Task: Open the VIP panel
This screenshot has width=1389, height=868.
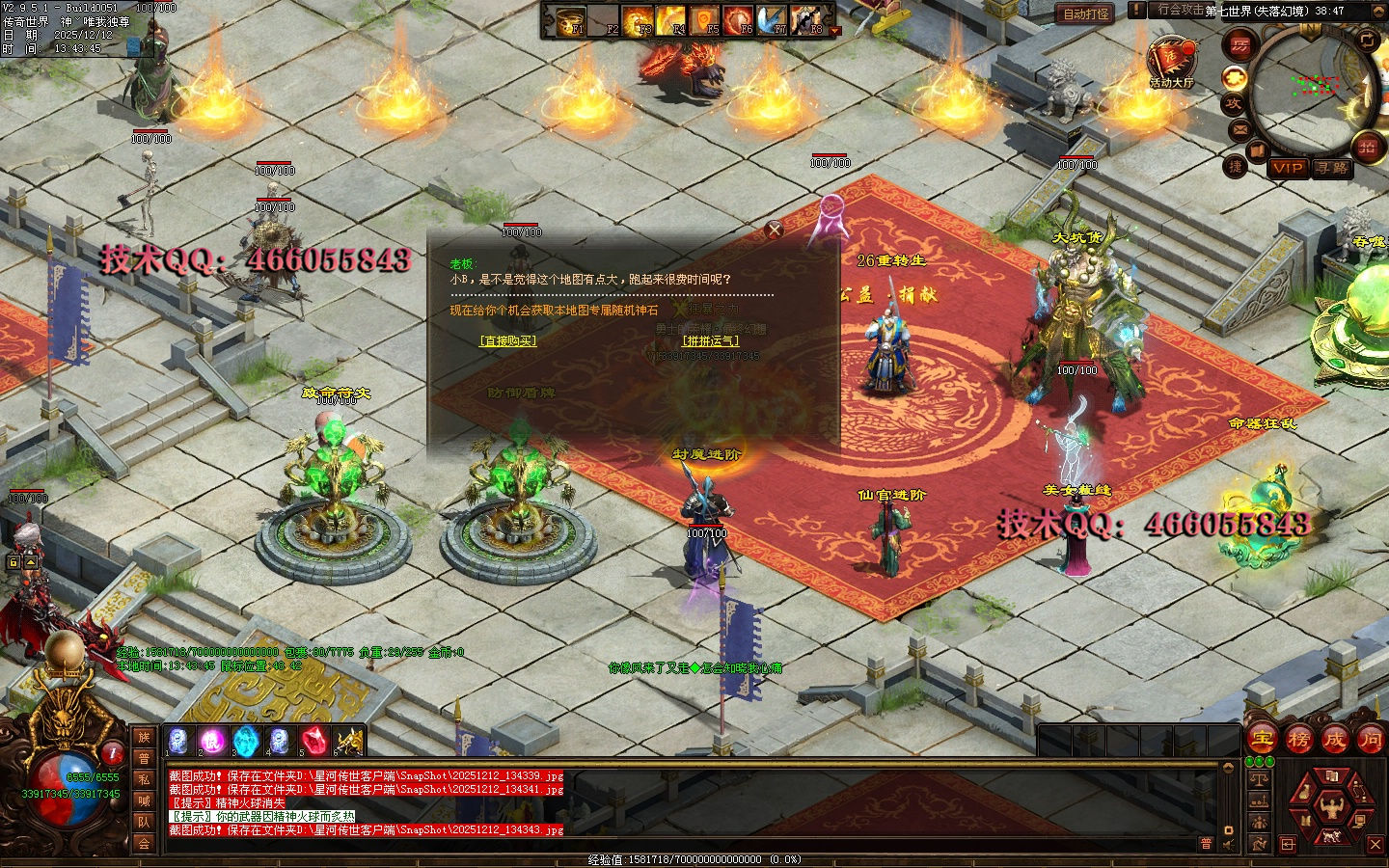Action: coord(1287,168)
